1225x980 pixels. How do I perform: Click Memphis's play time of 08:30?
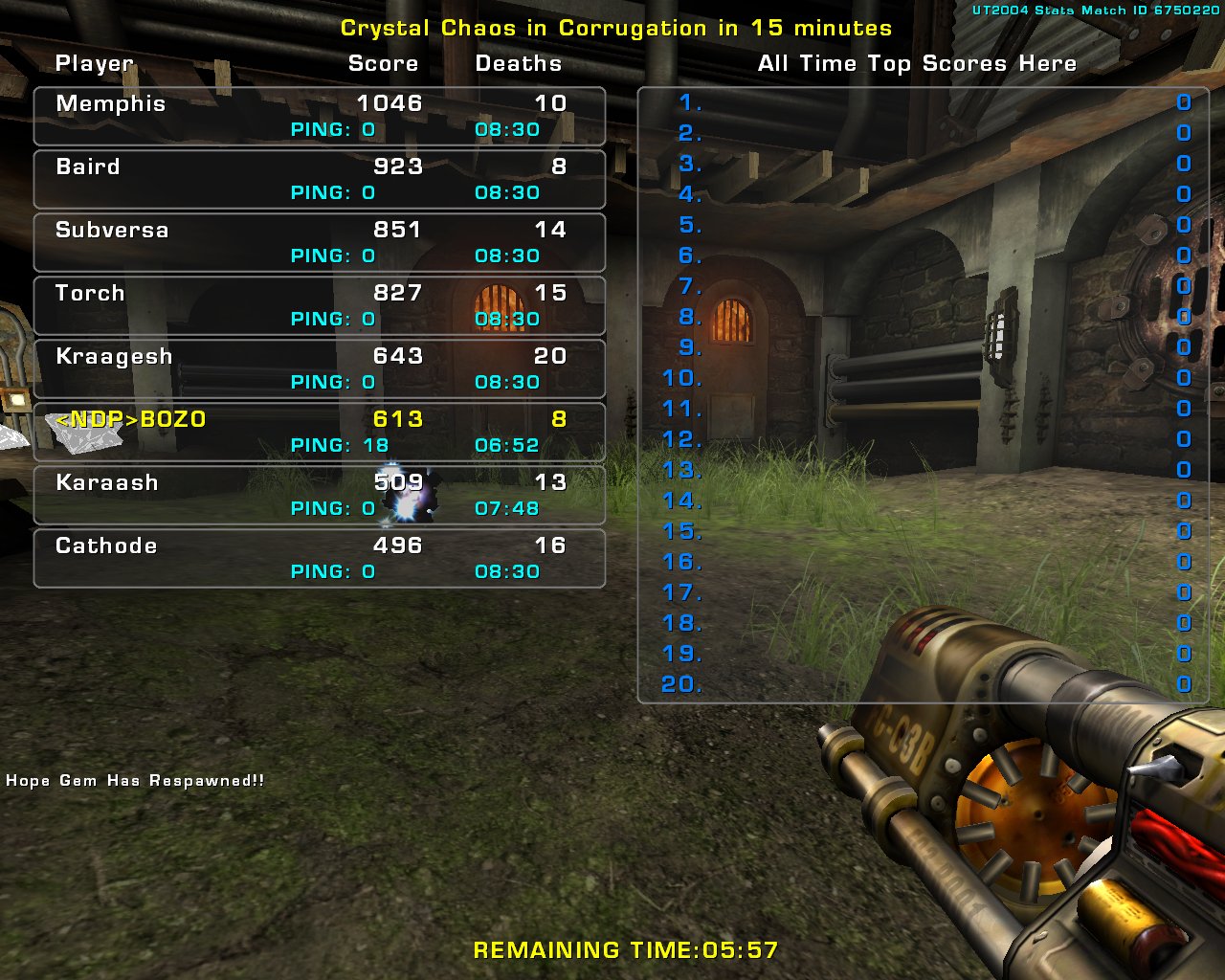[x=506, y=128]
